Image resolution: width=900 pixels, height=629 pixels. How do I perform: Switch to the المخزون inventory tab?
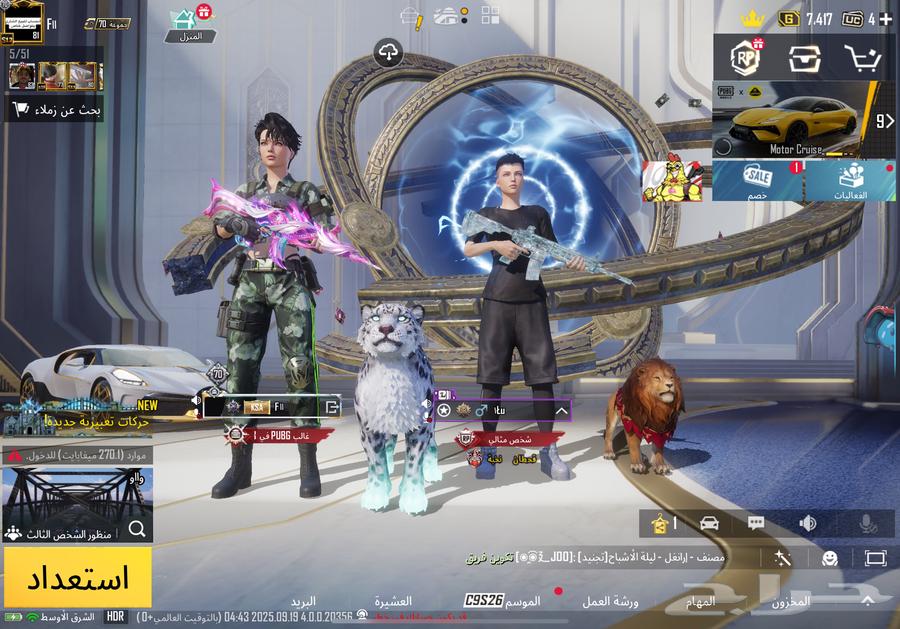tap(791, 602)
